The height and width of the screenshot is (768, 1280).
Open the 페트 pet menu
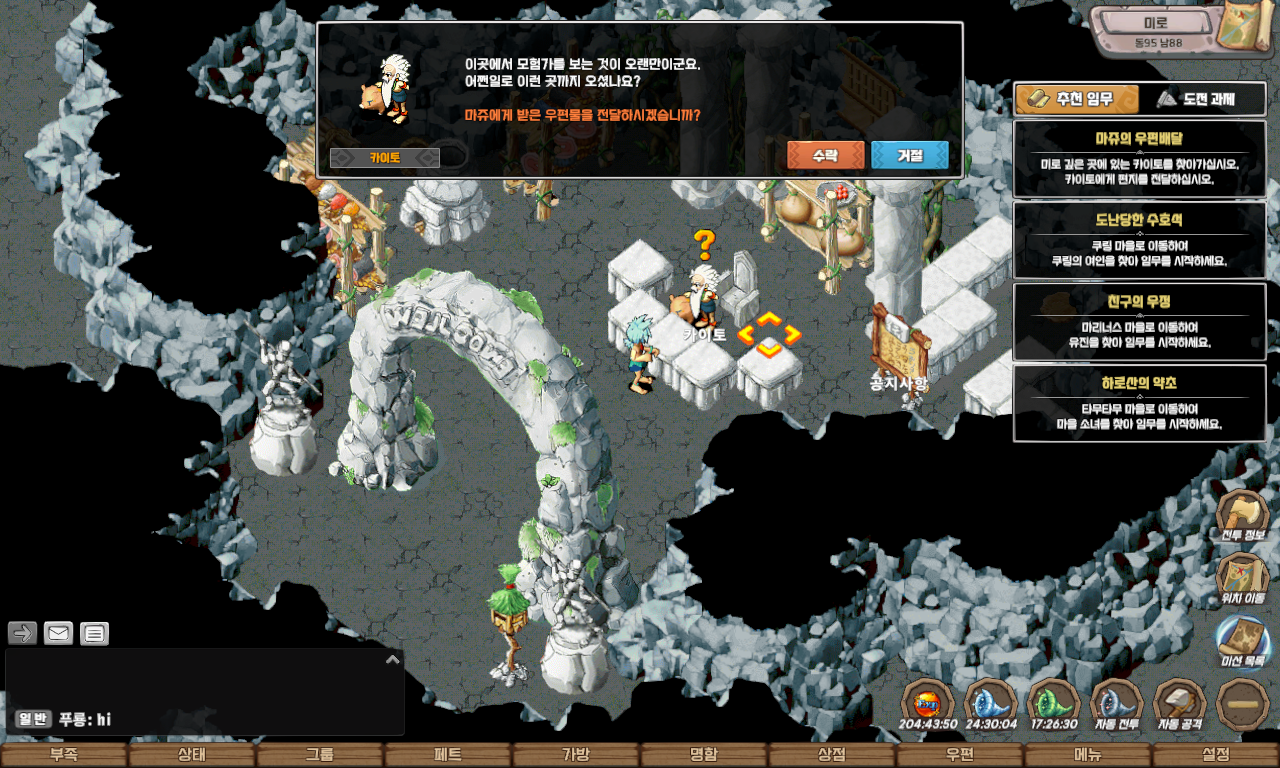click(x=448, y=755)
